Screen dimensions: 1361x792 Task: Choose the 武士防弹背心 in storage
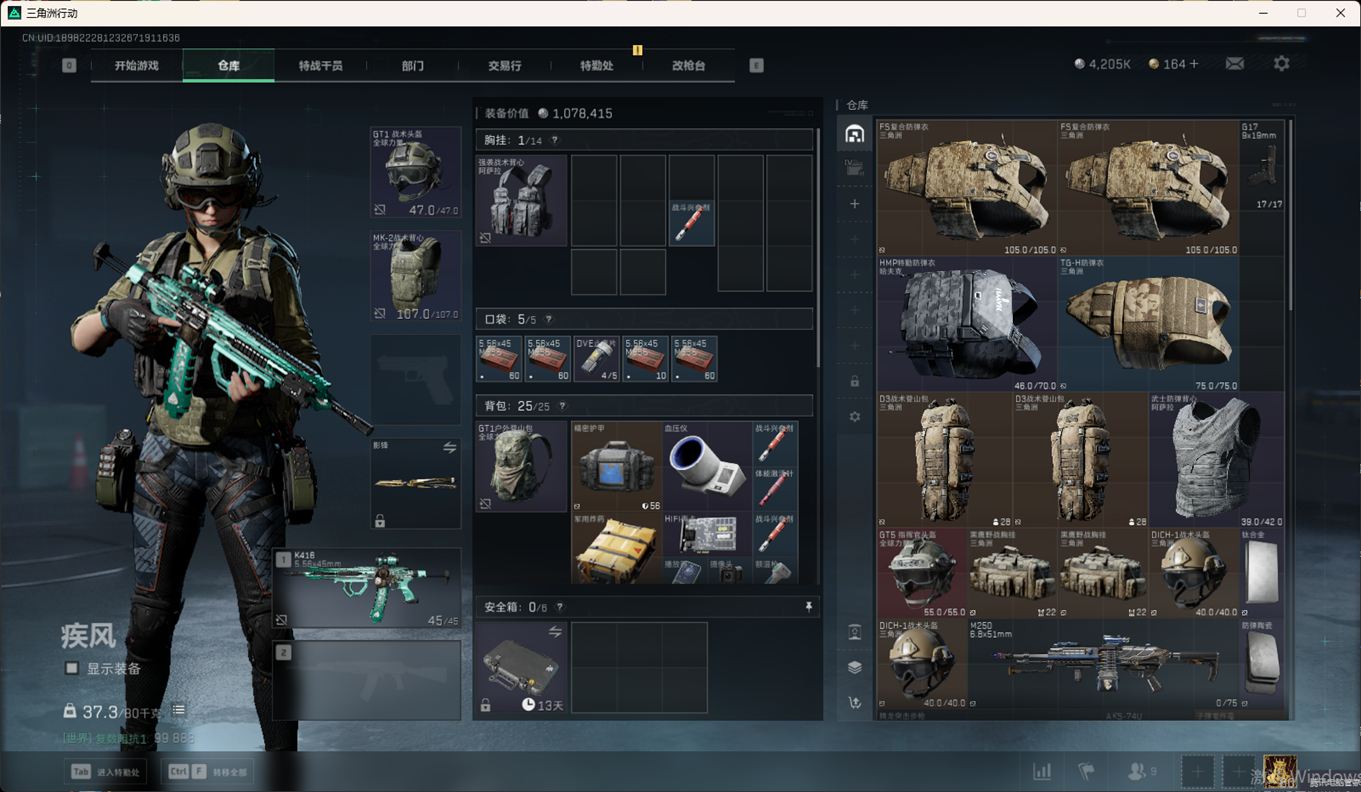[x=1215, y=459]
